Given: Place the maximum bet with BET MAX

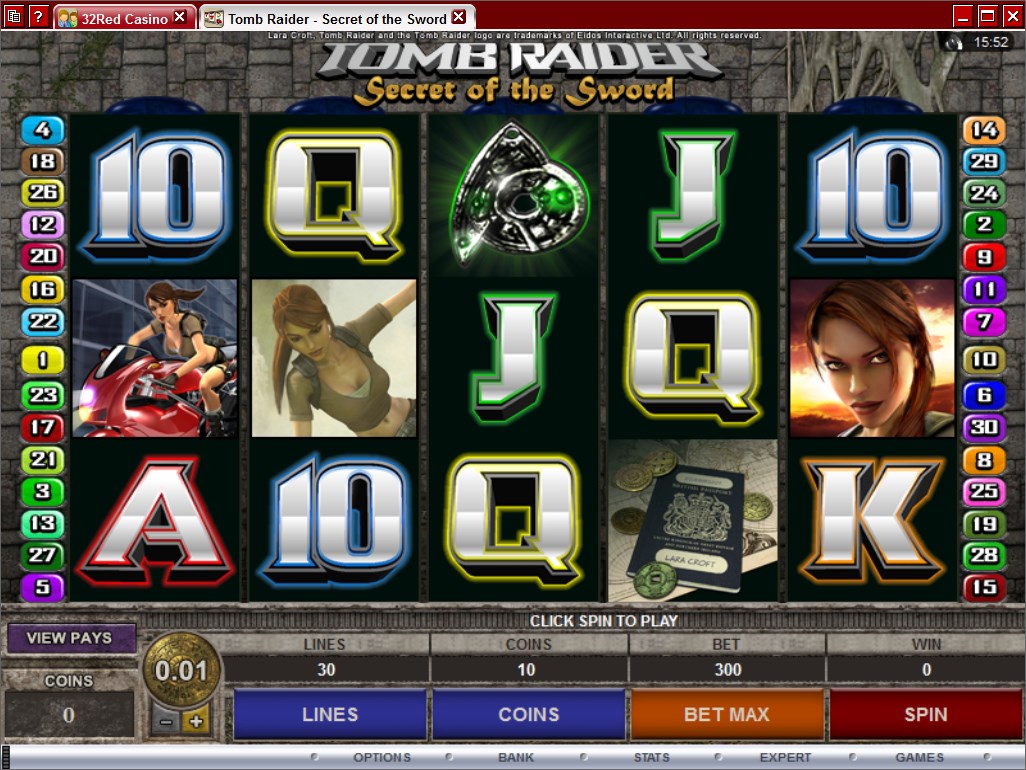Looking at the screenshot, I should point(727,714).
